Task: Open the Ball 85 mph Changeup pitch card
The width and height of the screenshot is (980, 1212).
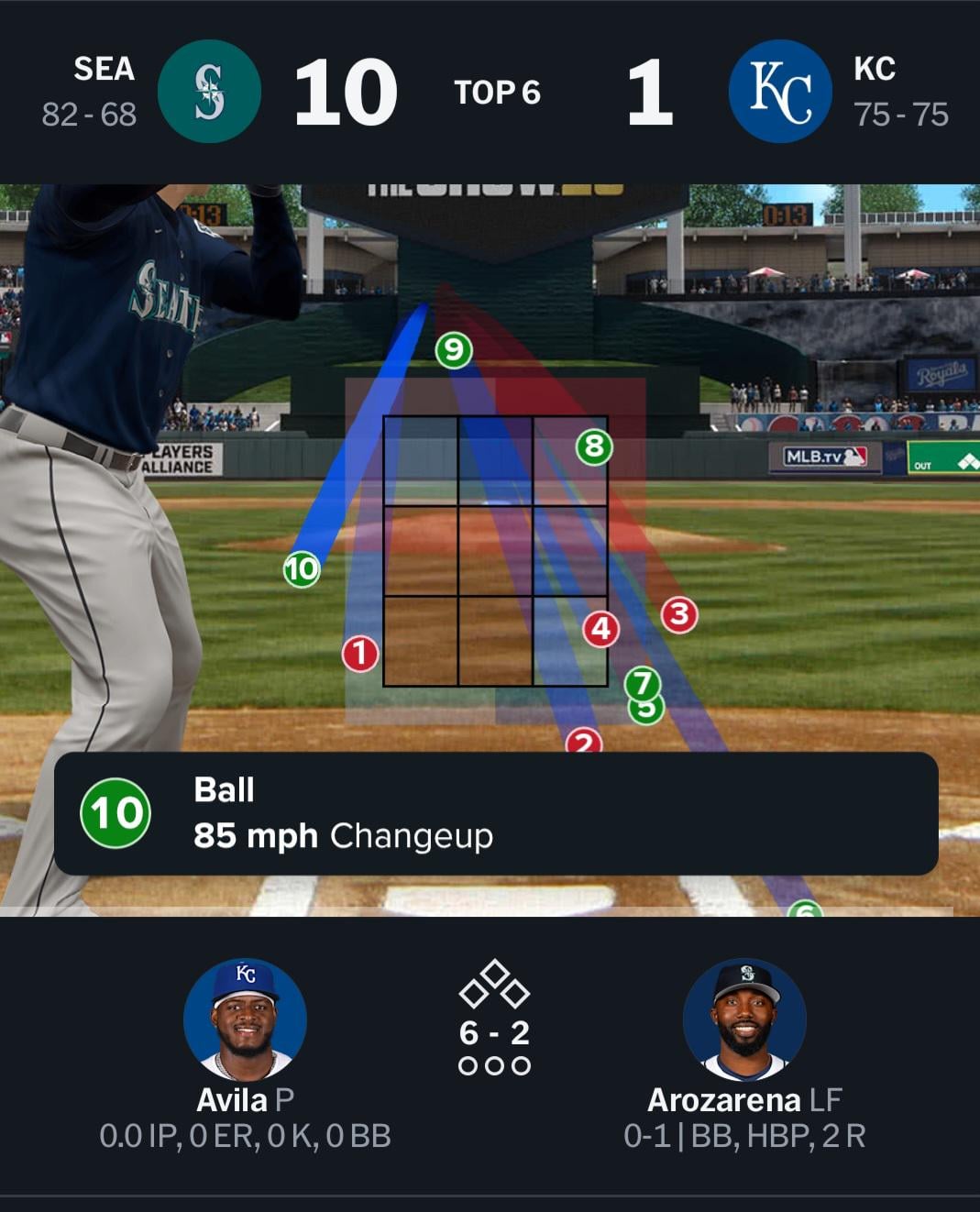Action: 496,814
